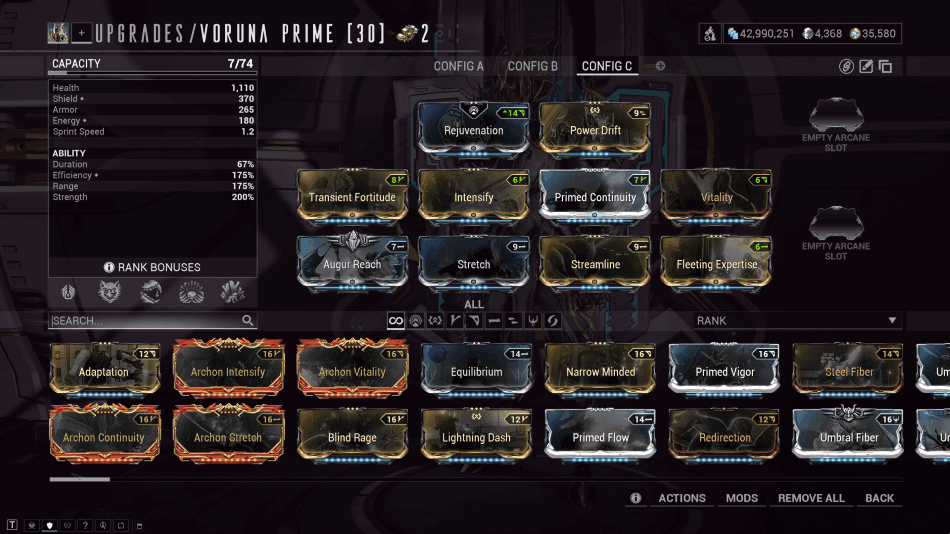
Task: Select the Archon Stretch mod card
Action: (x=228, y=436)
